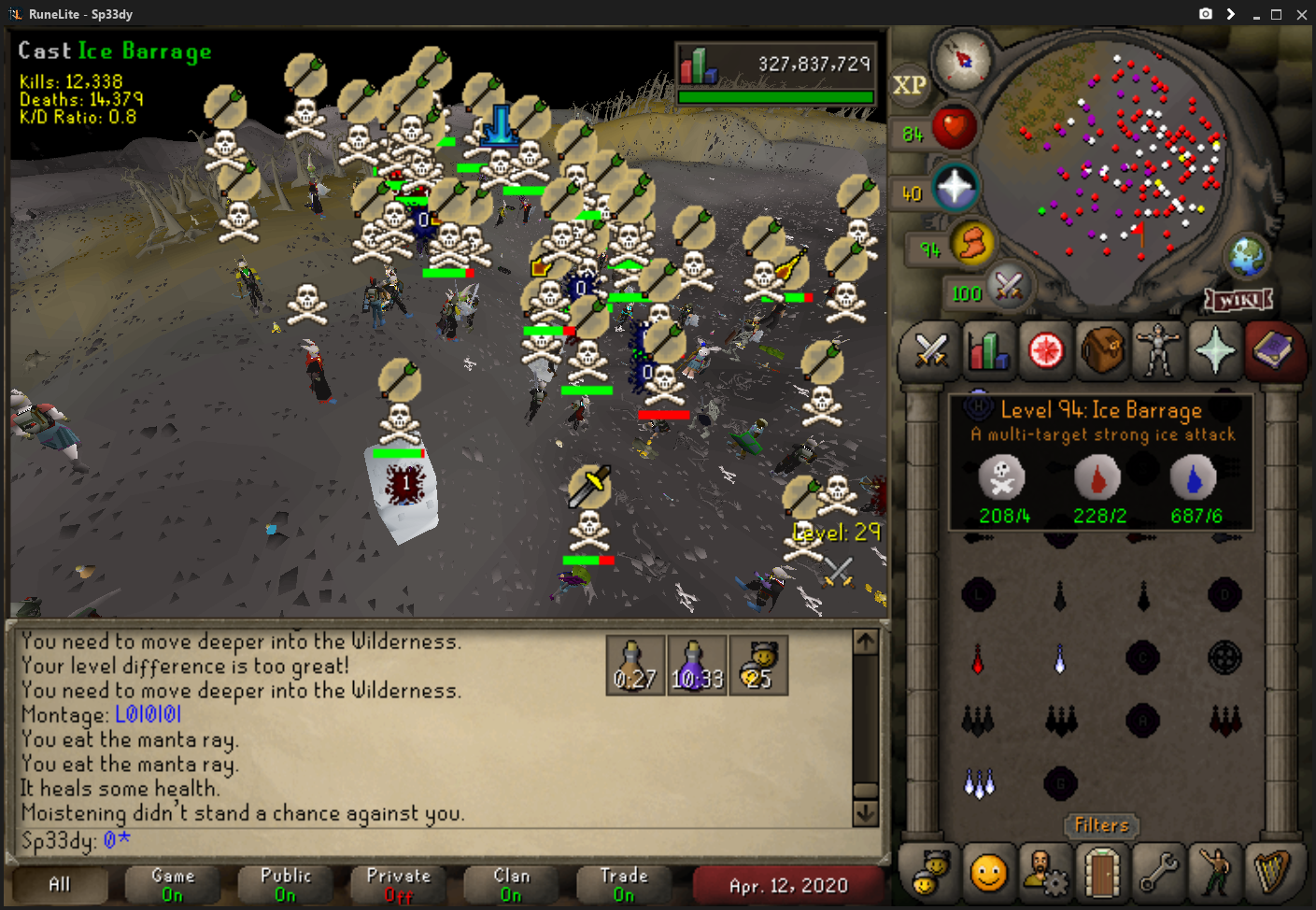The height and width of the screenshot is (910, 1316).
Task: Open the Inventory backpack tab
Action: pyautogui.click(x=1102, y=351)
